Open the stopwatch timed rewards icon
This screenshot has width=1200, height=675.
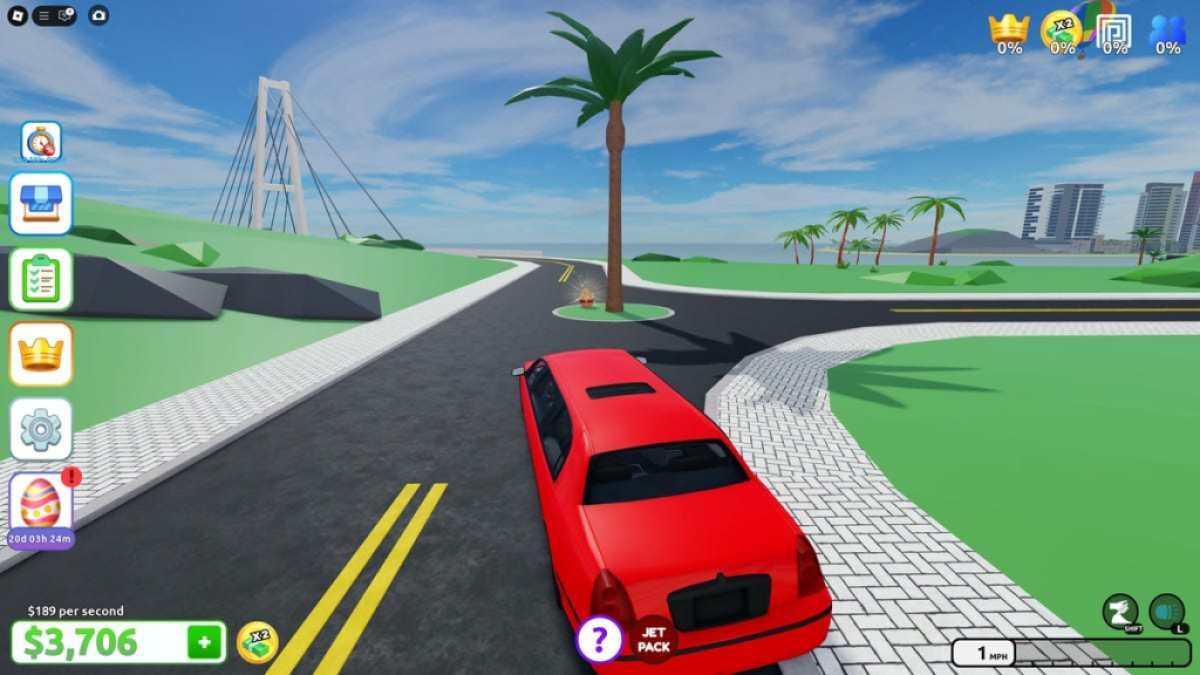[x=41, y=141]
